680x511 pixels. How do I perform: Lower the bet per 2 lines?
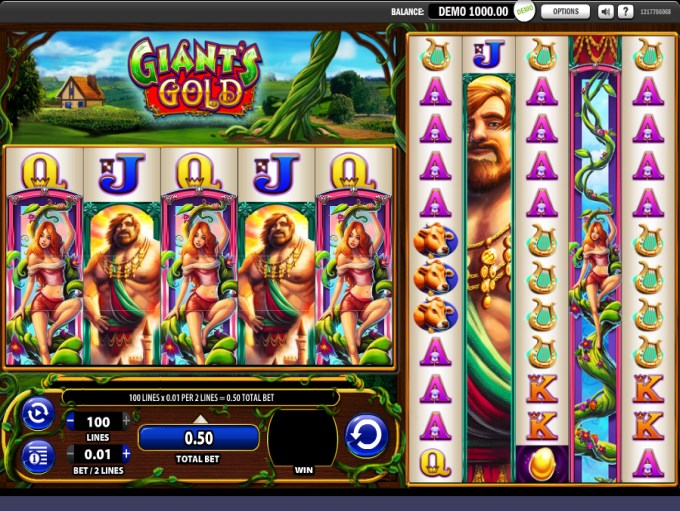coord(71,454)
